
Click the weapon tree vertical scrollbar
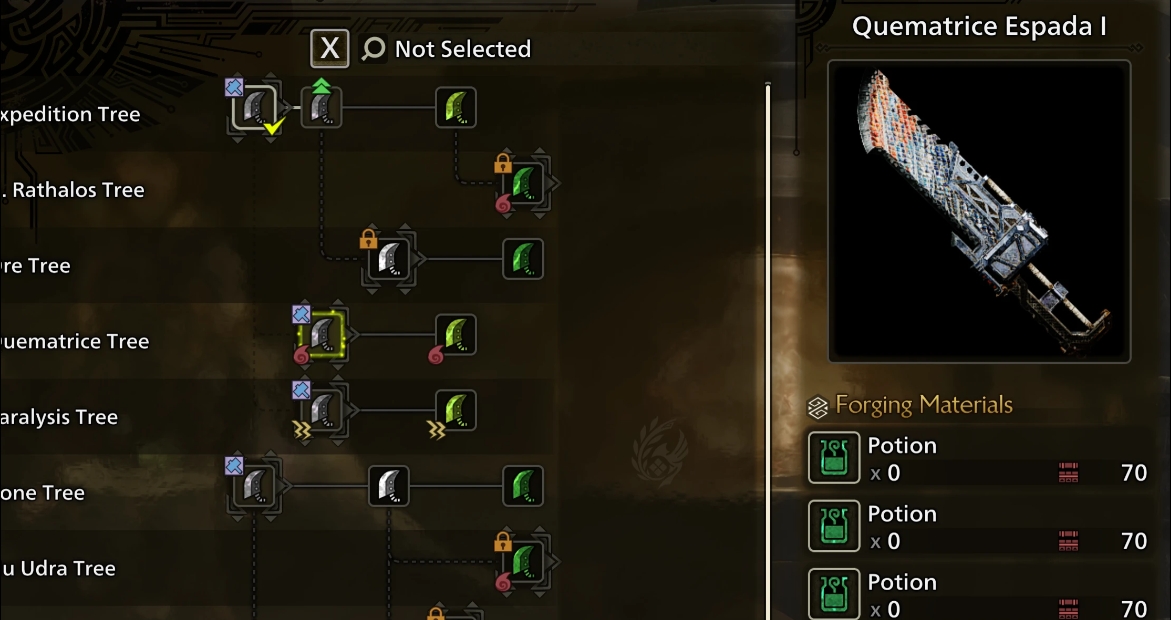768,350
